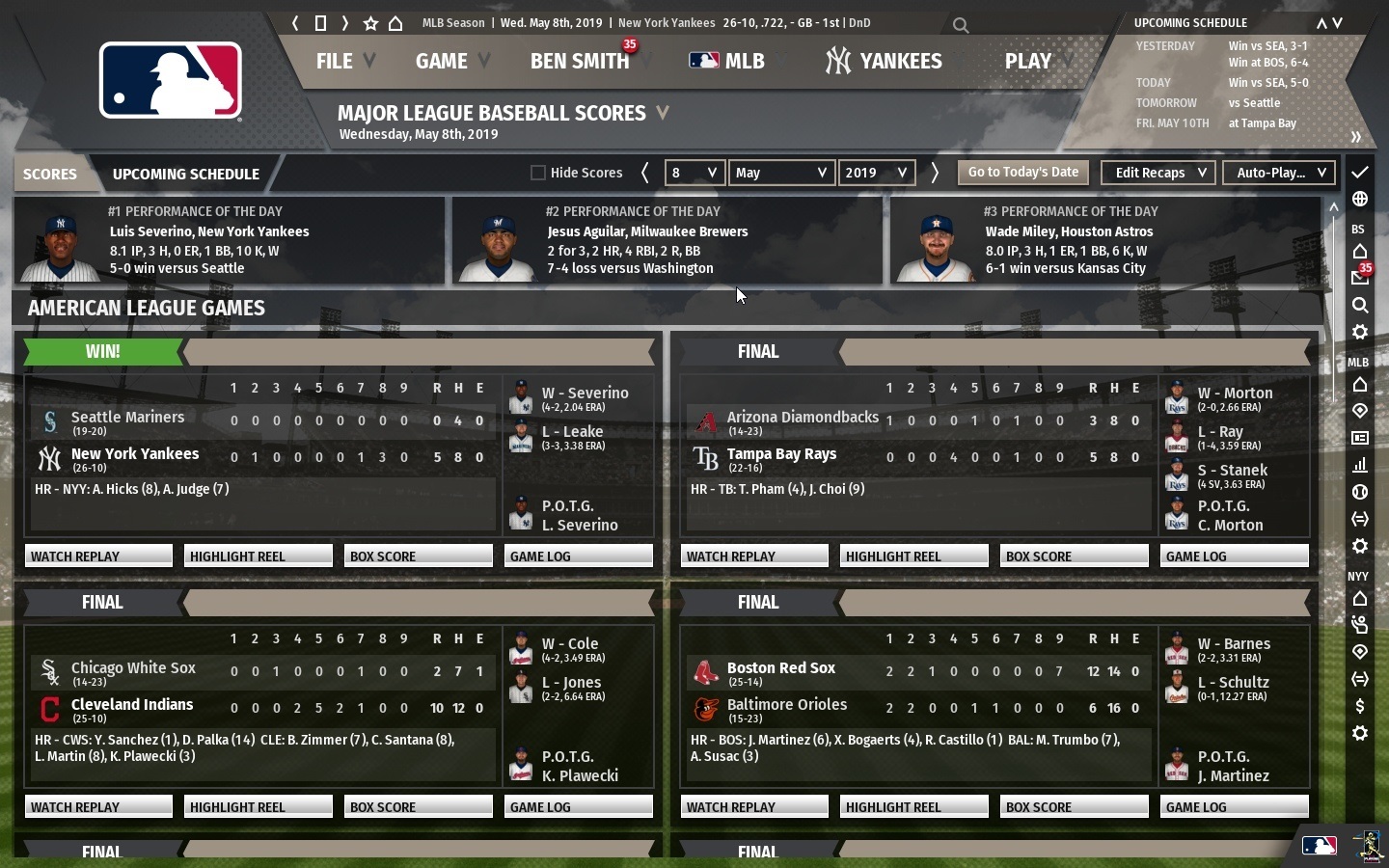Open the month dropdown set to May
The height and width of the screenshot is (868, 1389).
pyautogui.click(x=781, y=173)
